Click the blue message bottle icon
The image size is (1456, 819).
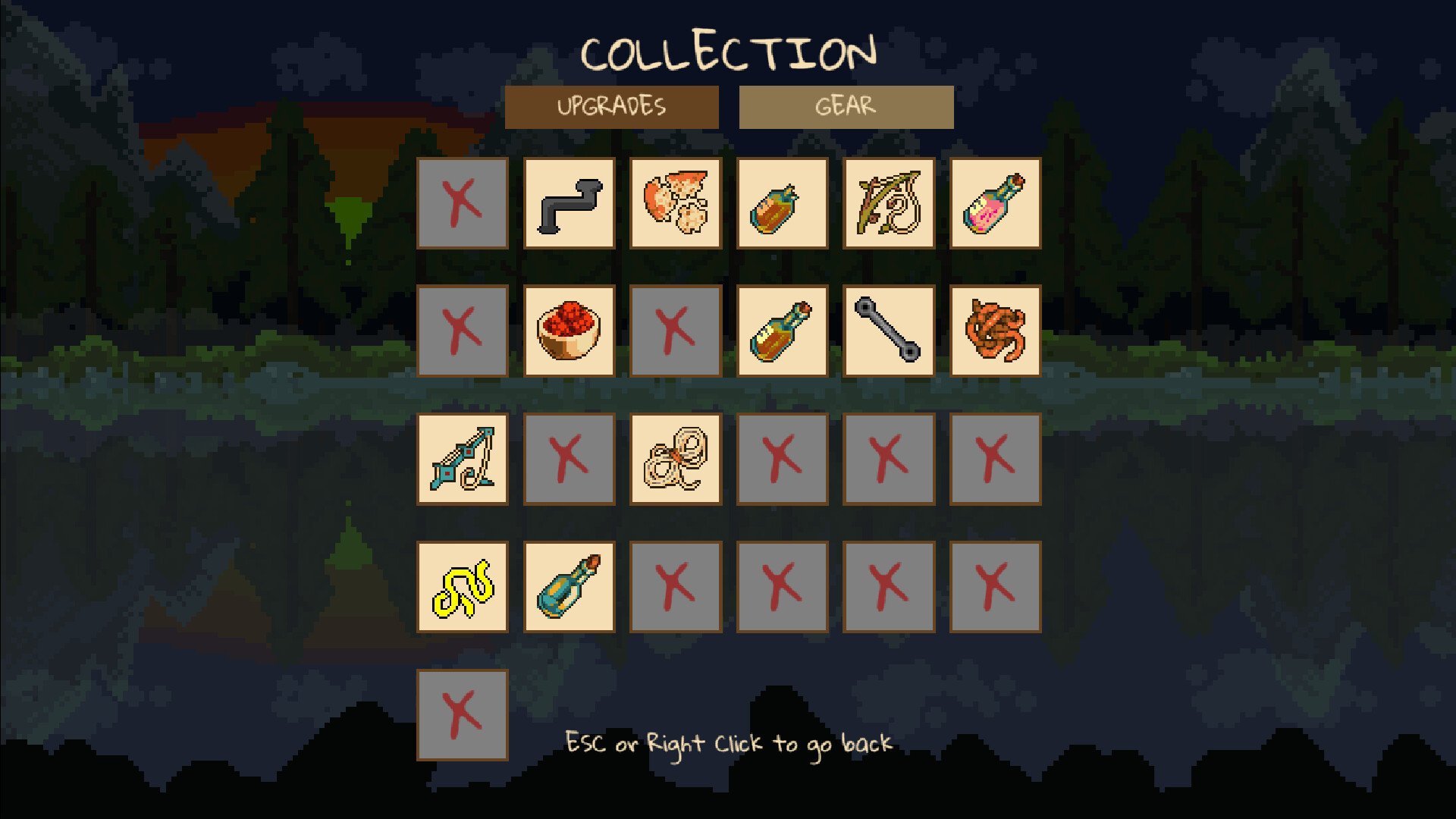tap(570, 586)
